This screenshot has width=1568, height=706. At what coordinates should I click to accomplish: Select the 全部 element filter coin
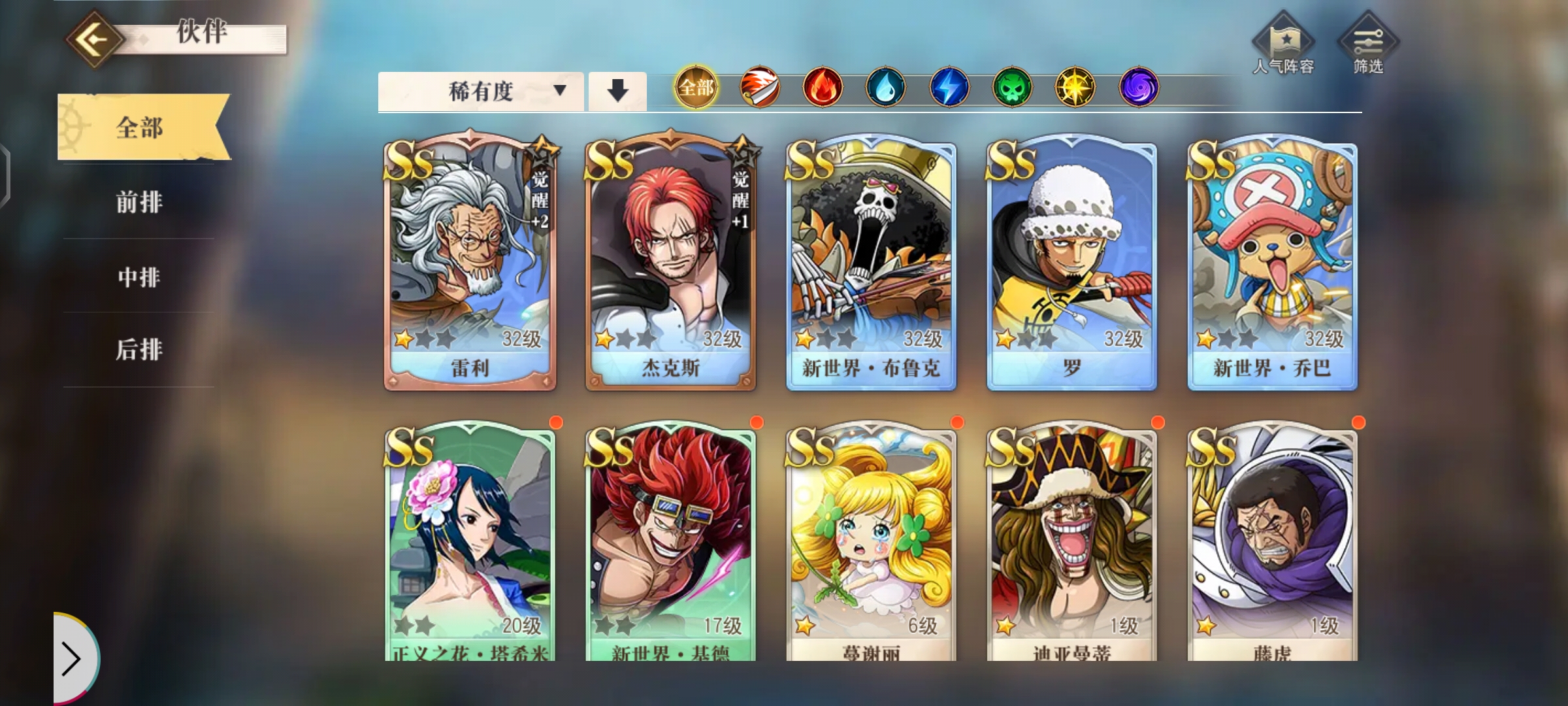click(696, 87)
